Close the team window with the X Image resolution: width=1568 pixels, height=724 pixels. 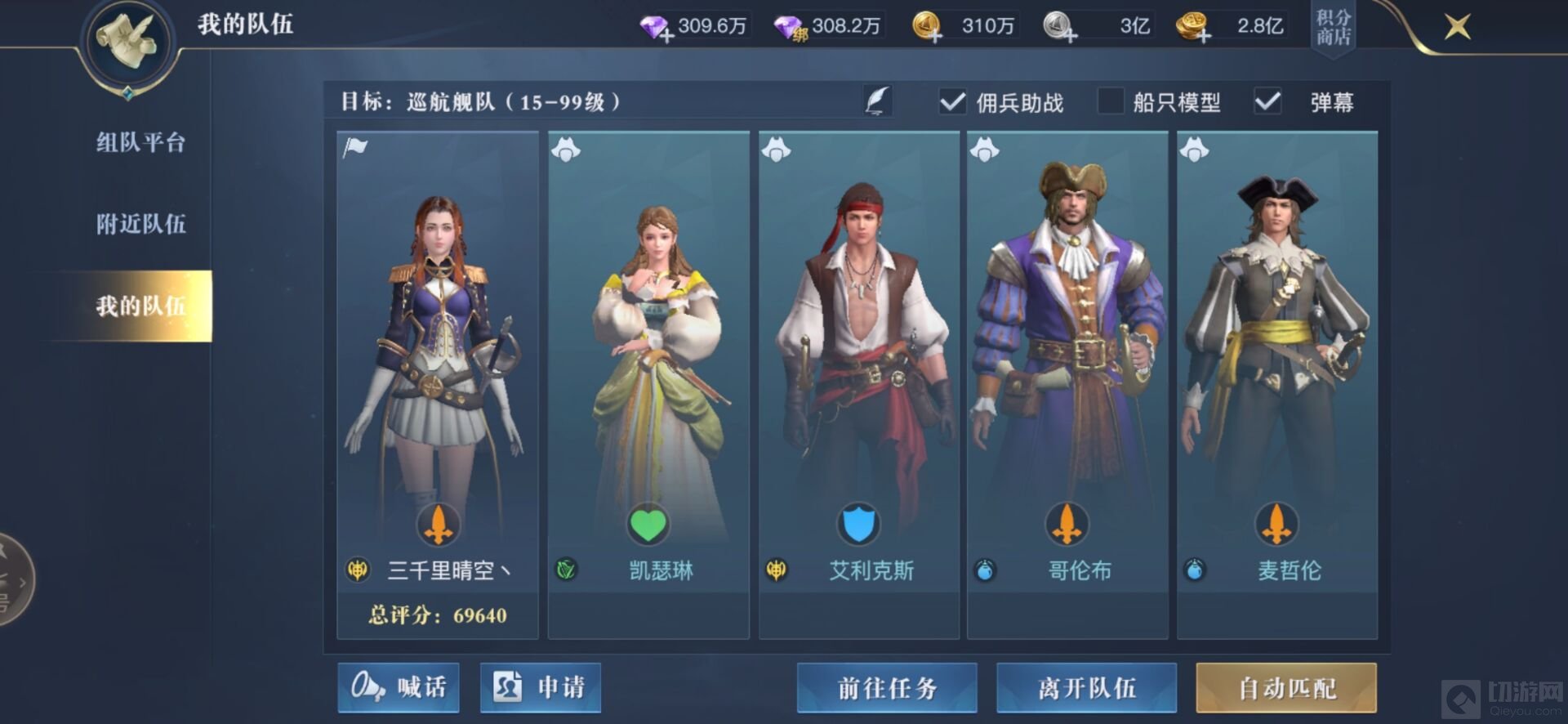pos(1457,27)
